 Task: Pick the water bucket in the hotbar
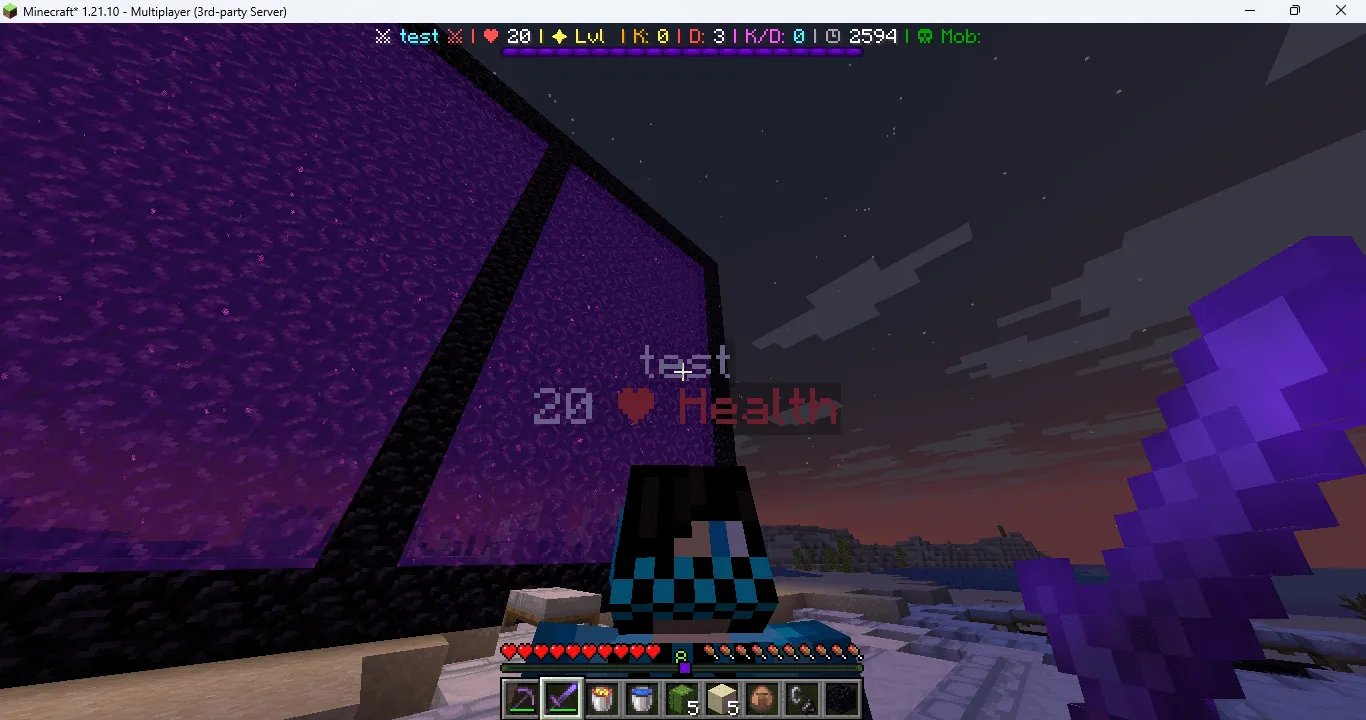point(641,699)
